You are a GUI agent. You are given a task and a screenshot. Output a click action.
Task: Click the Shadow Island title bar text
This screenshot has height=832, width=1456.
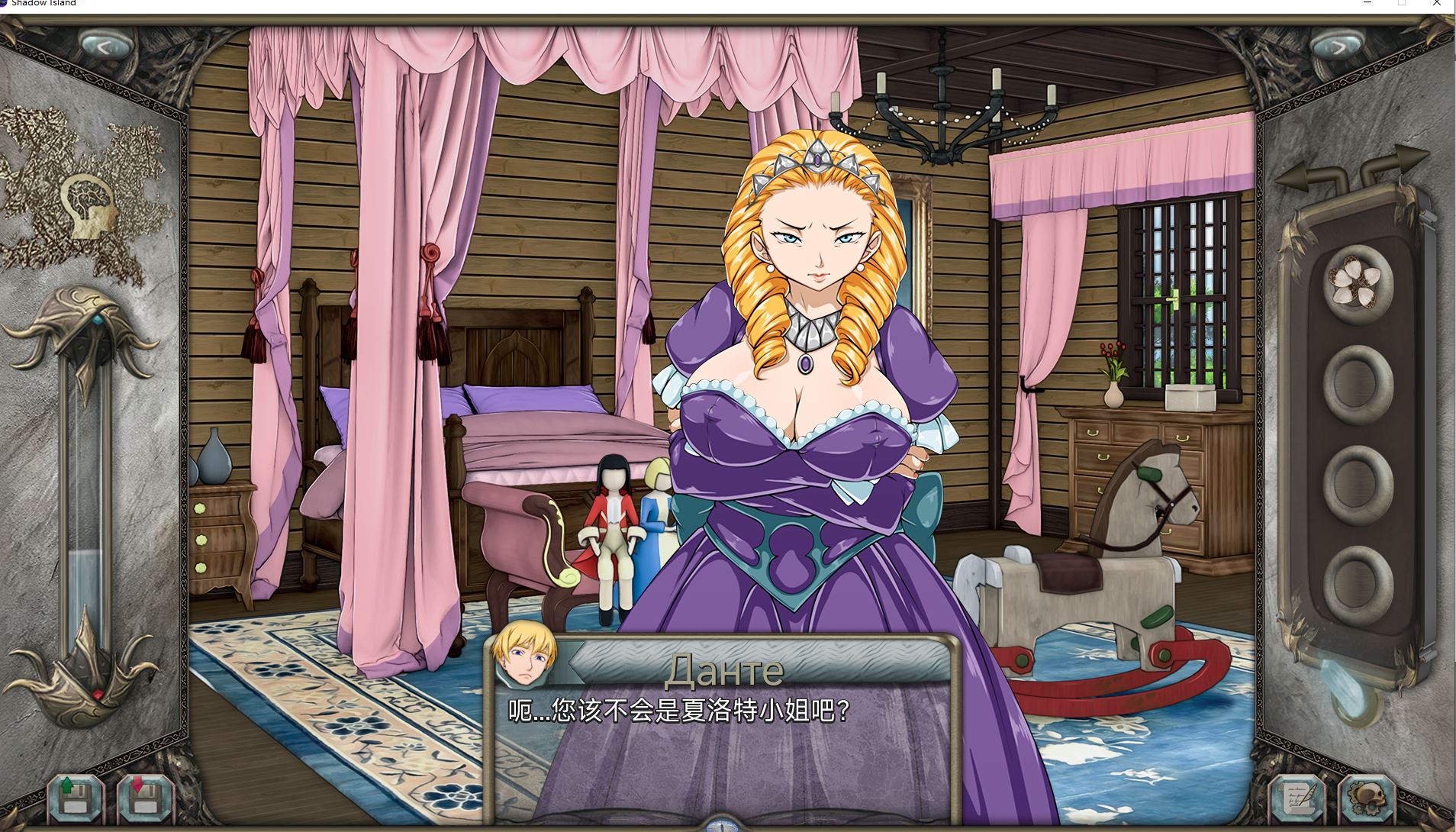click(x=44, y=4)
